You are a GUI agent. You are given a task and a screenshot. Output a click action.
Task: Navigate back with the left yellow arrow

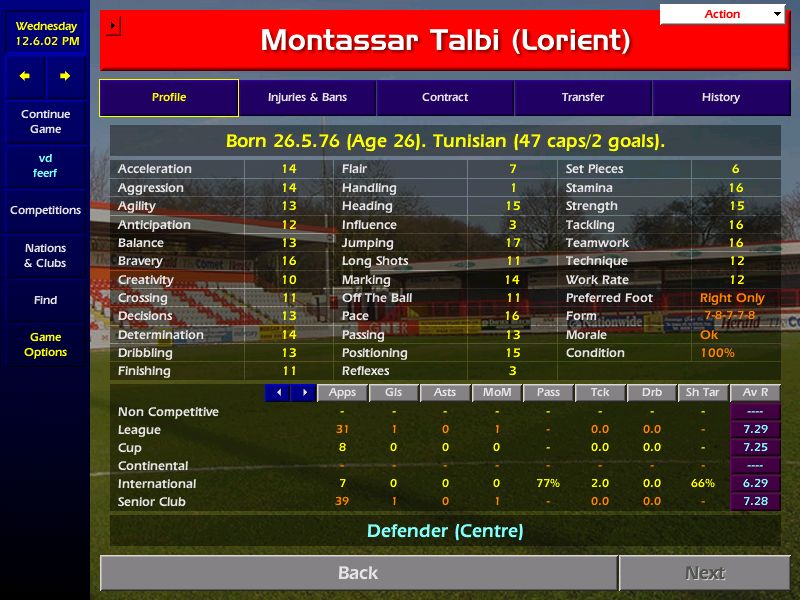click(25, 76)
